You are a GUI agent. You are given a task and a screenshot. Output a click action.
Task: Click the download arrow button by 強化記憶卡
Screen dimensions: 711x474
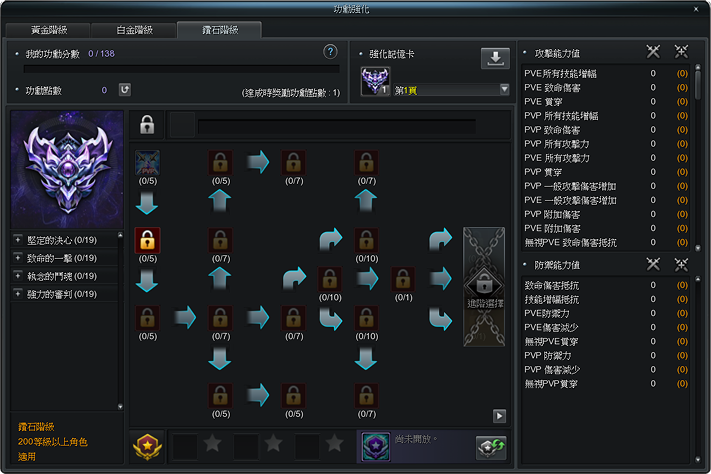[x=495, y=58]
